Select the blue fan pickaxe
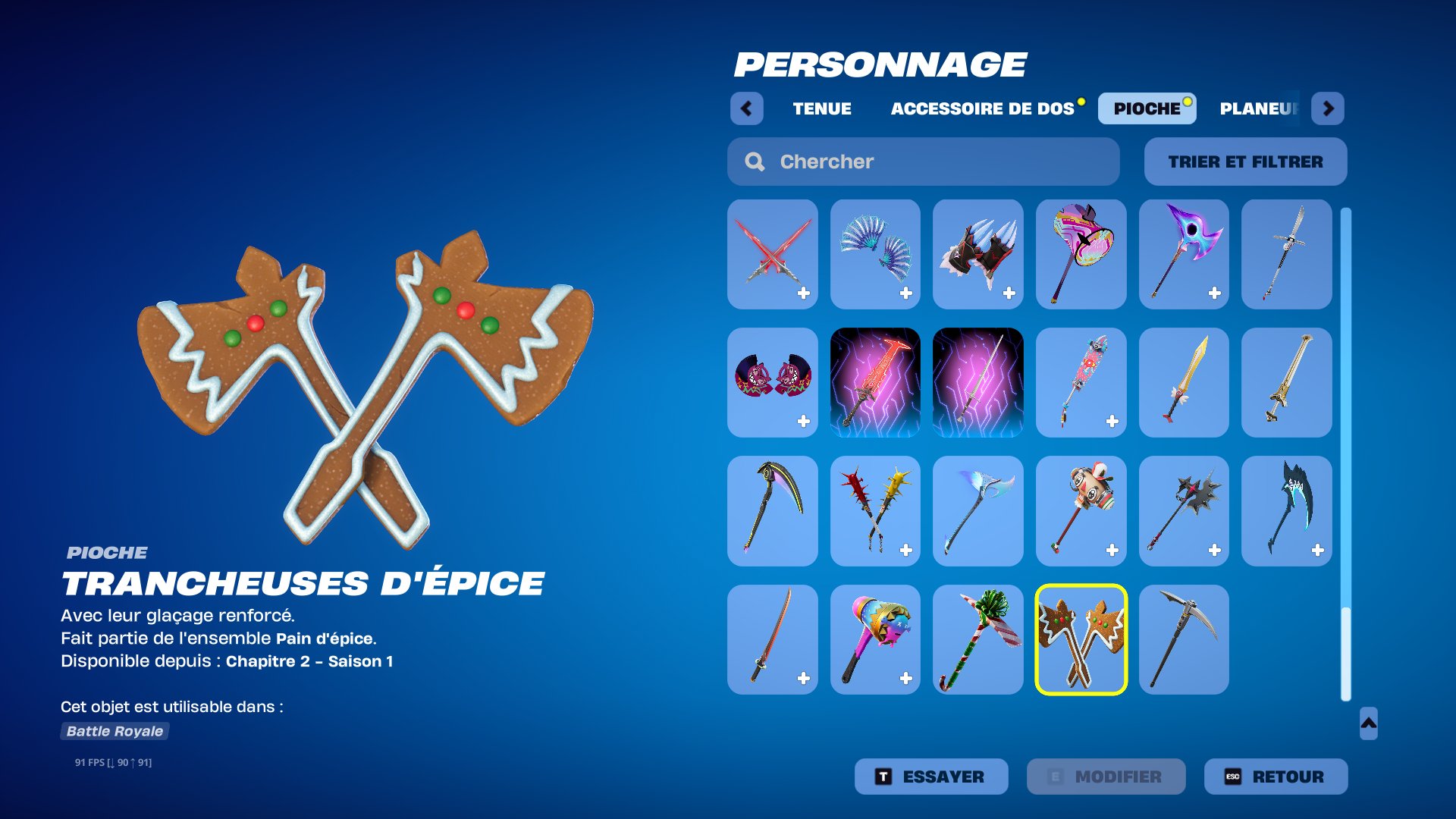Screen dimensions: 1456x819 click(875, 254)
